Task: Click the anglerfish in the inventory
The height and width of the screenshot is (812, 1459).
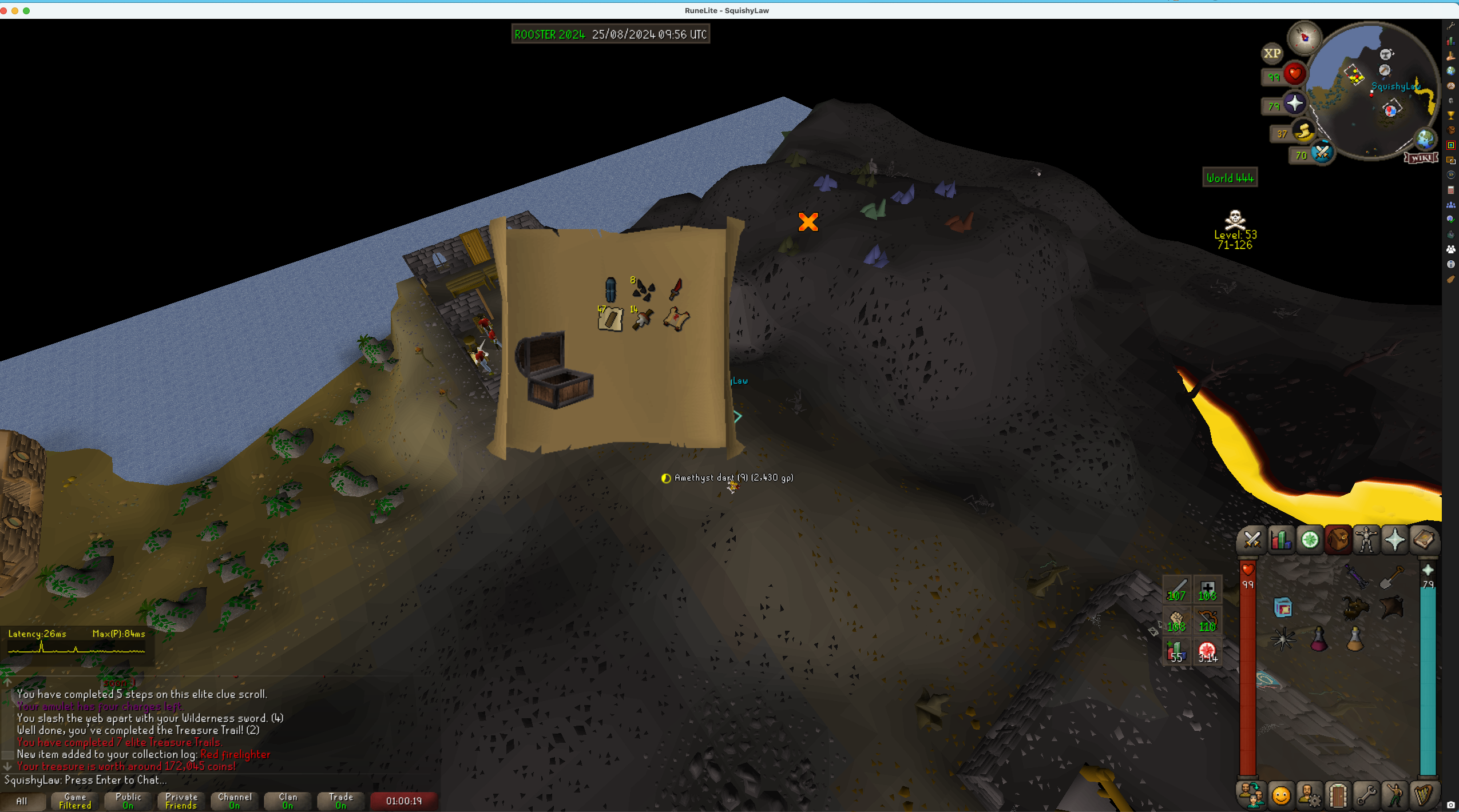Action: tap(1355, 608)
